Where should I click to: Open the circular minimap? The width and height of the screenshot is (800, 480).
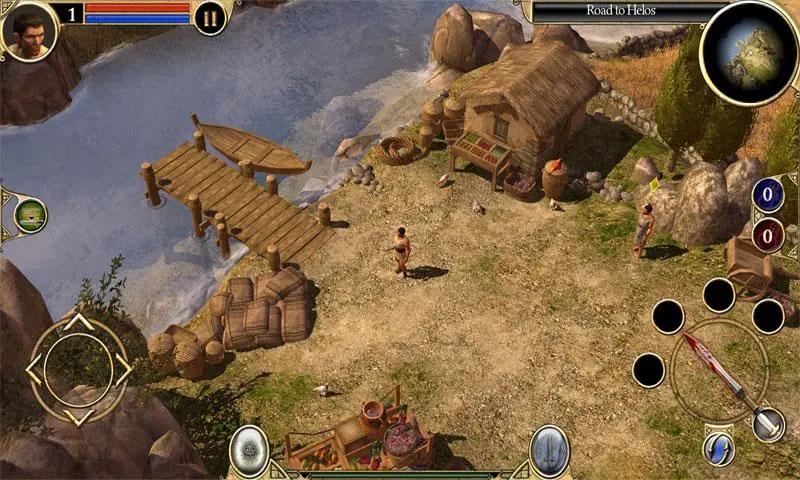[748, 52]
